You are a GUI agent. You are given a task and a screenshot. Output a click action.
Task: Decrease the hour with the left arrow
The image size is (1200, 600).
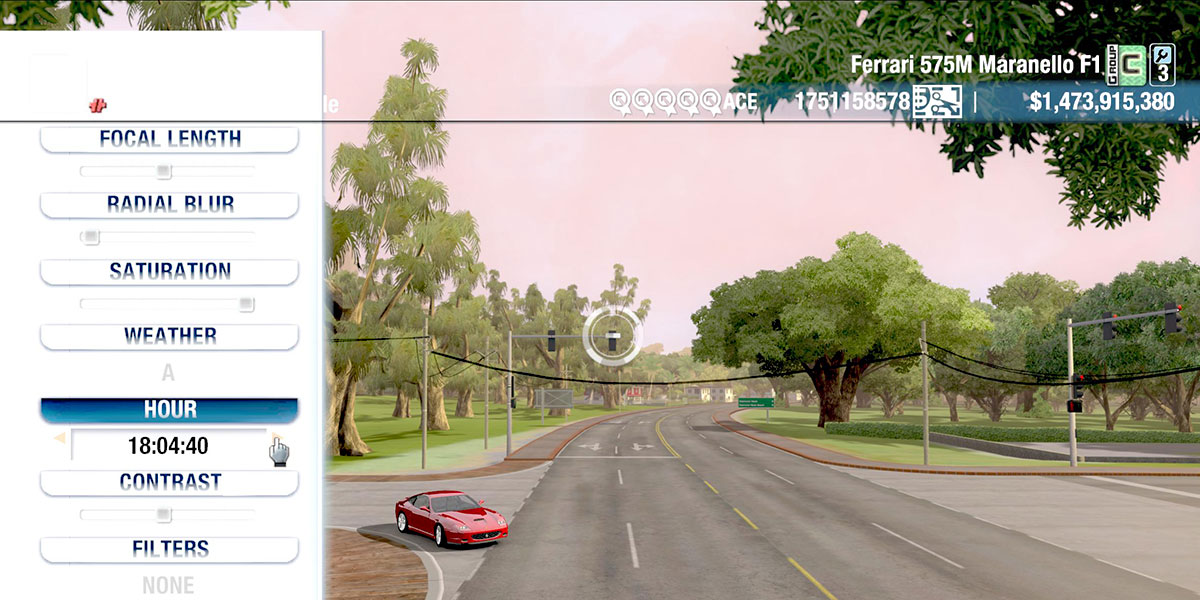point(59,438)
